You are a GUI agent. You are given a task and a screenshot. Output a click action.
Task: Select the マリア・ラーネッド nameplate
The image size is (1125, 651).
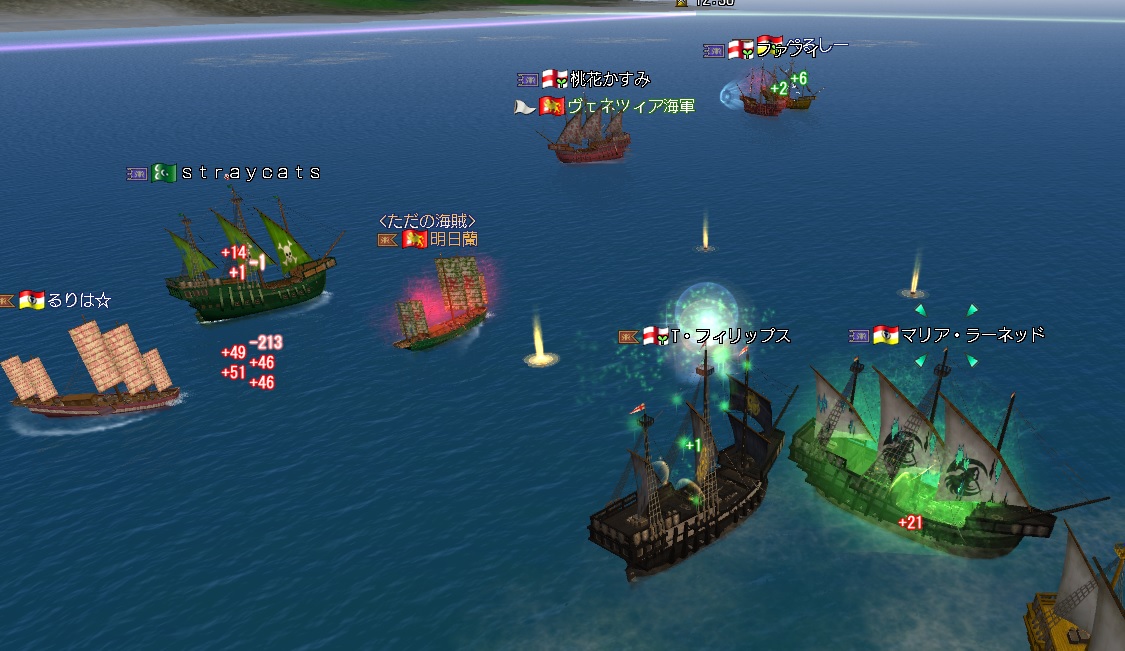click(972, 334)
